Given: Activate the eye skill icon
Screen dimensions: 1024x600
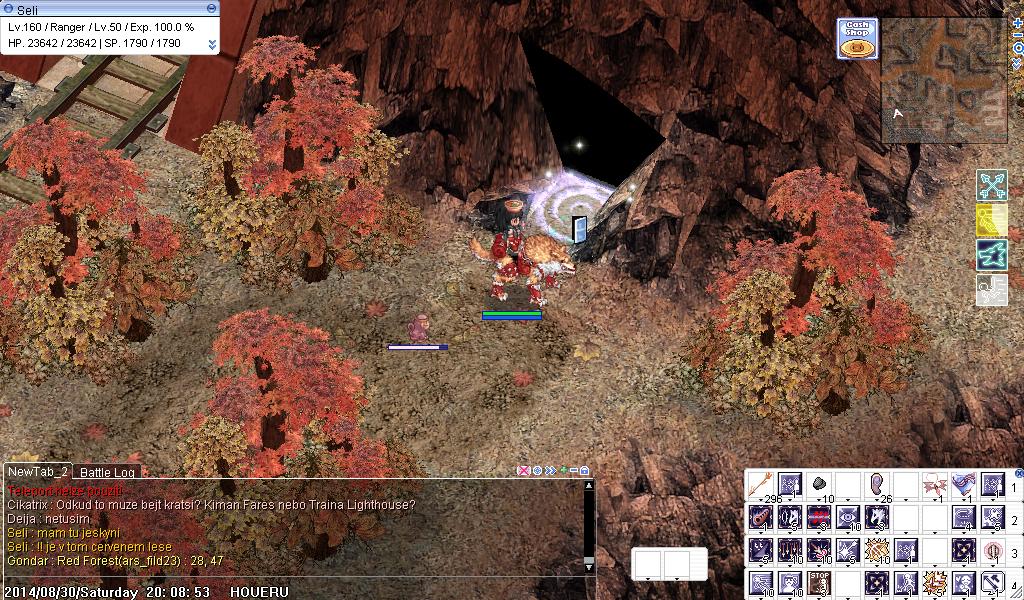Looking at the screenshot, I should [x=848, y=518].
